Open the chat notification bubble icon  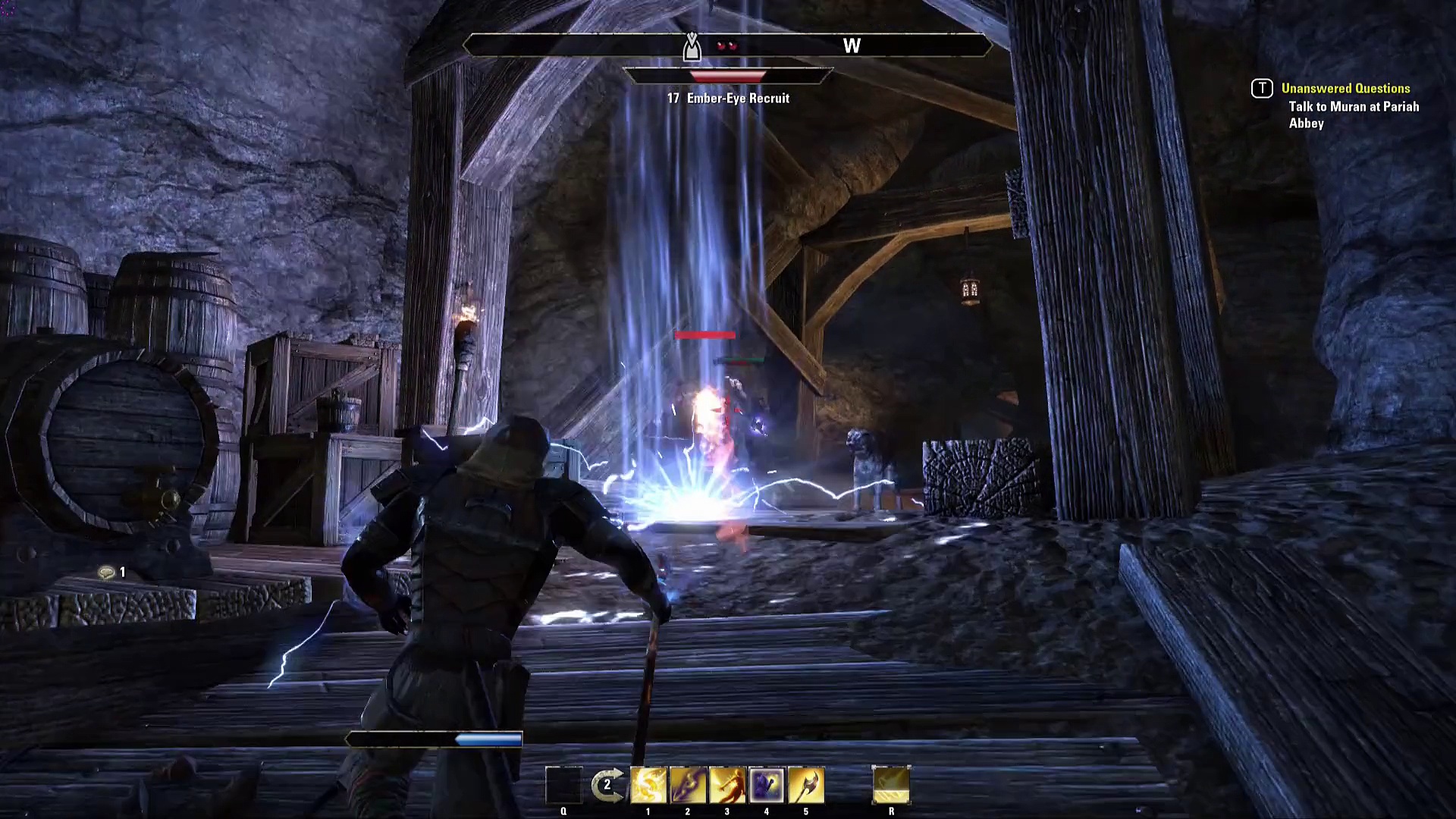pyautogui.click(x=106, y=573)
